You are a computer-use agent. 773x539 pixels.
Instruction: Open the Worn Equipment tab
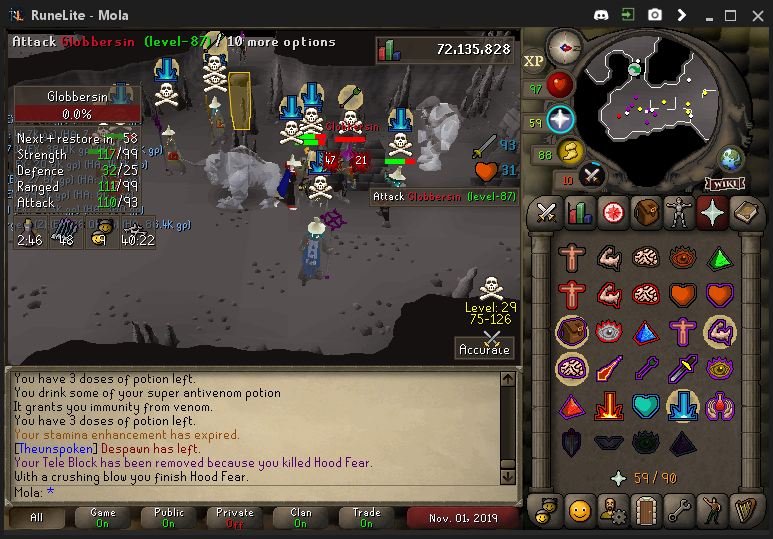pyautogui.click(x=678, y=212)
